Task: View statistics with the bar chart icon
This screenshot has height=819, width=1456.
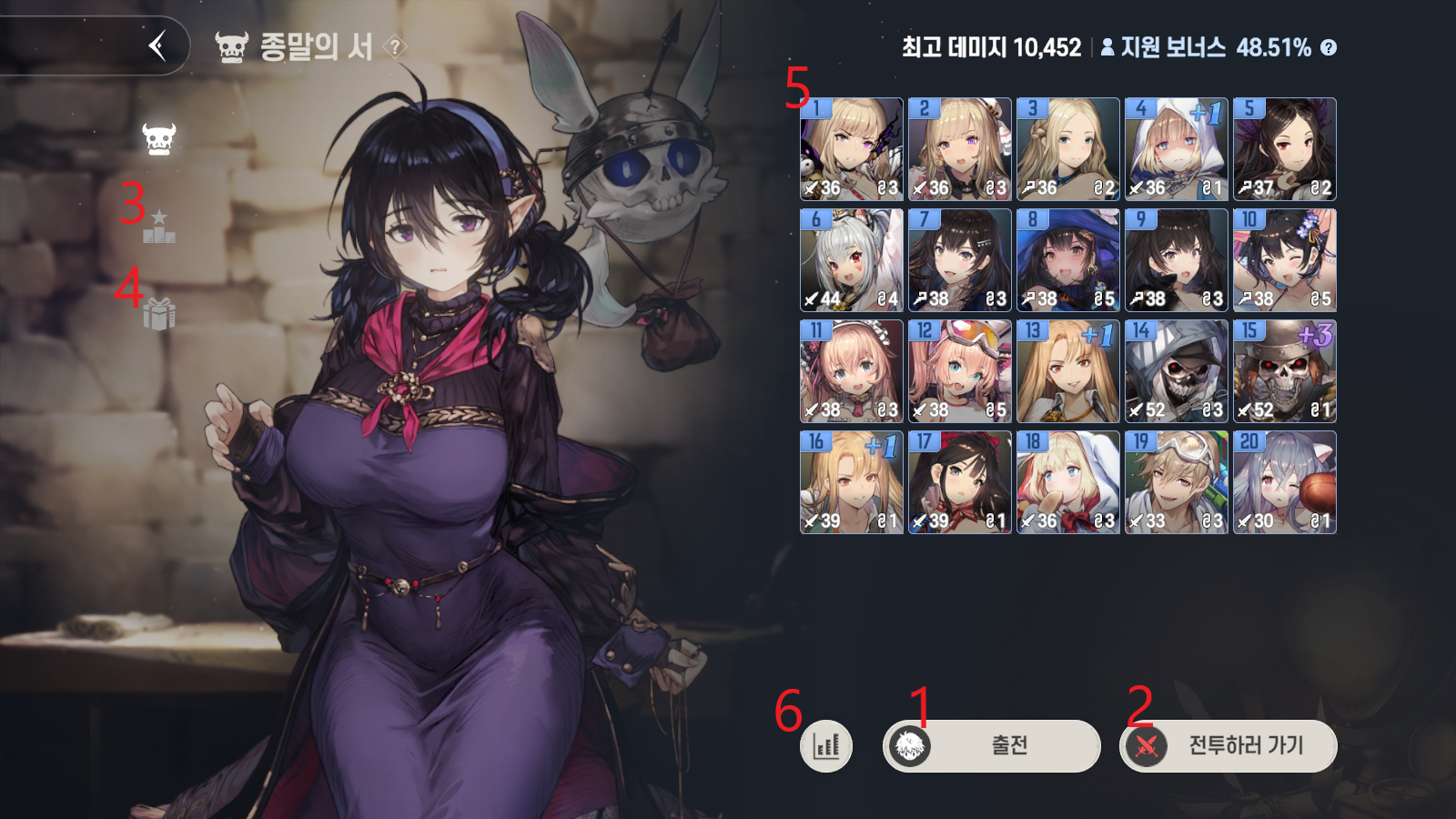Action: point(826,744)
